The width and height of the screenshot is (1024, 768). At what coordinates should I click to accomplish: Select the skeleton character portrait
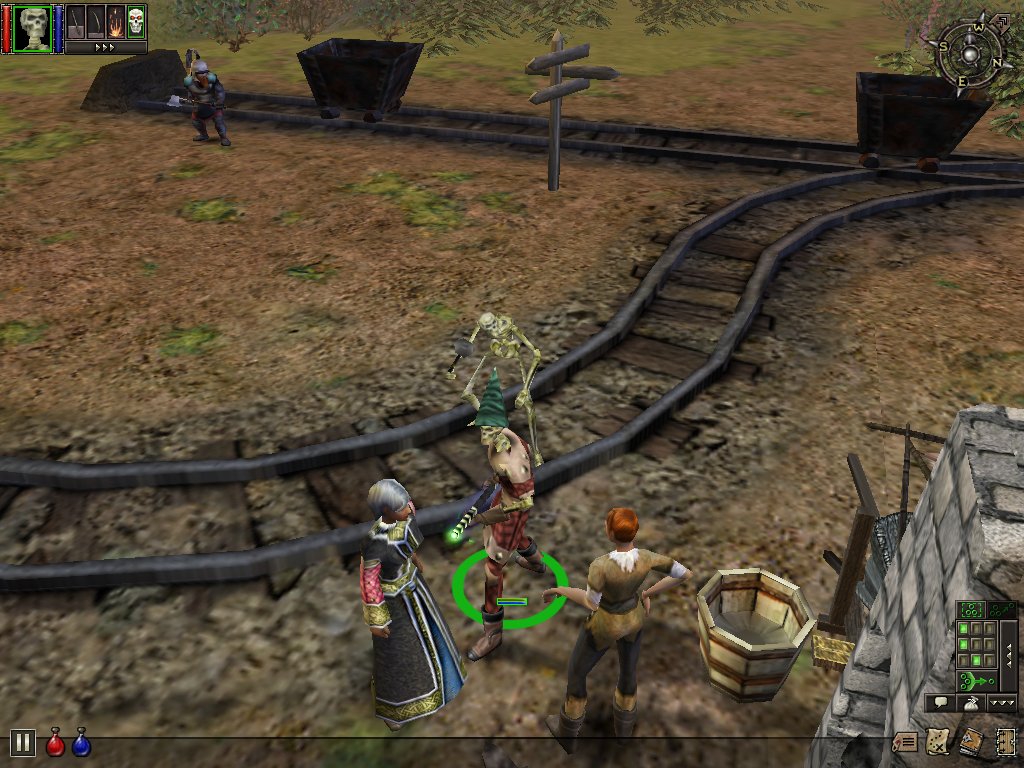click(x=33, y=27)
